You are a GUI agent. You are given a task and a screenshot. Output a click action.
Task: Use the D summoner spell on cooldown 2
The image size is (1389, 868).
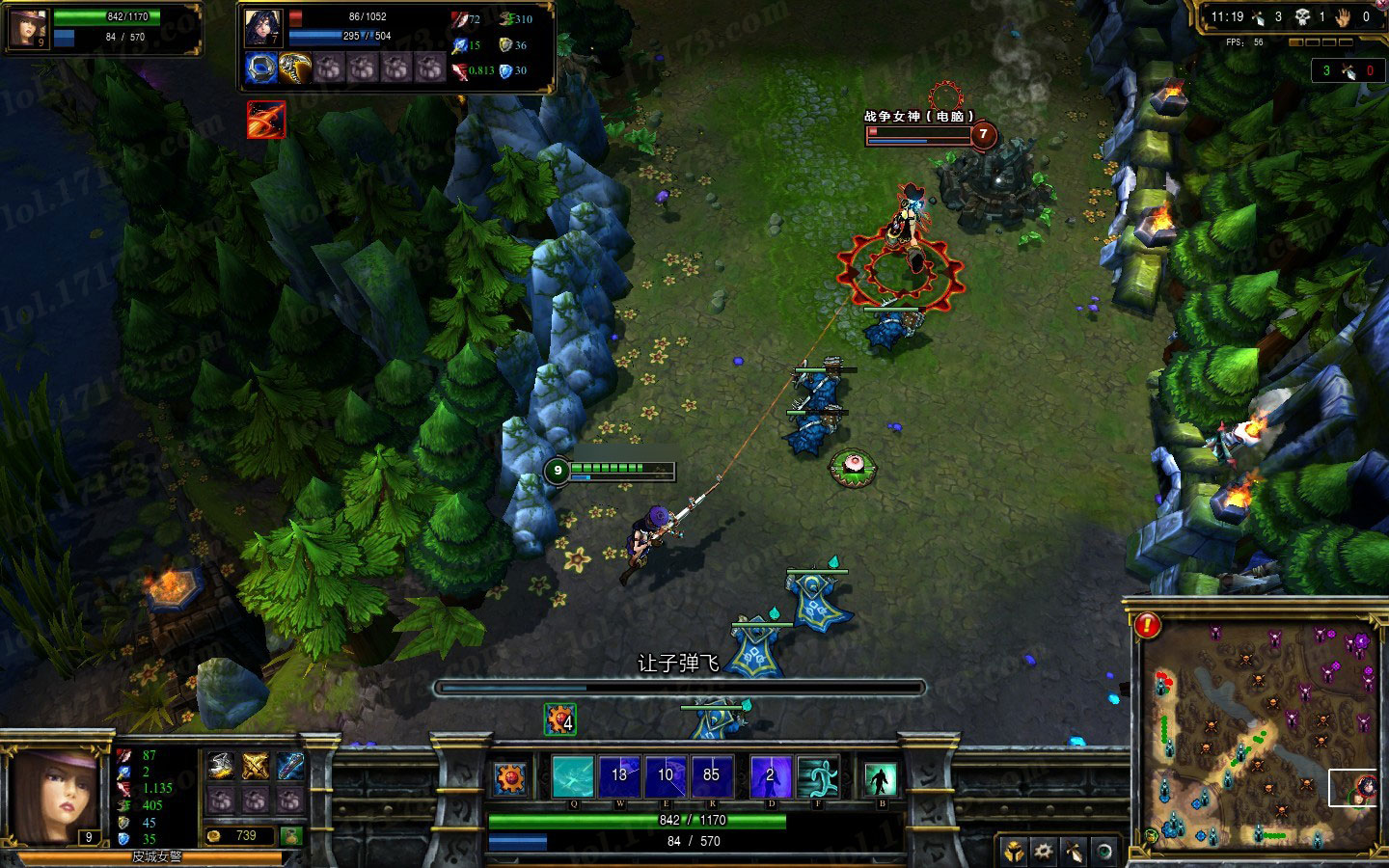[x=770, y=776]
